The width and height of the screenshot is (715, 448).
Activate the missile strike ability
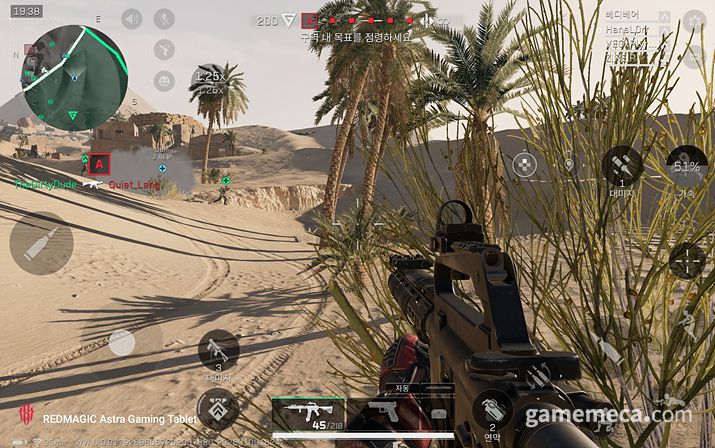(621, 165)
